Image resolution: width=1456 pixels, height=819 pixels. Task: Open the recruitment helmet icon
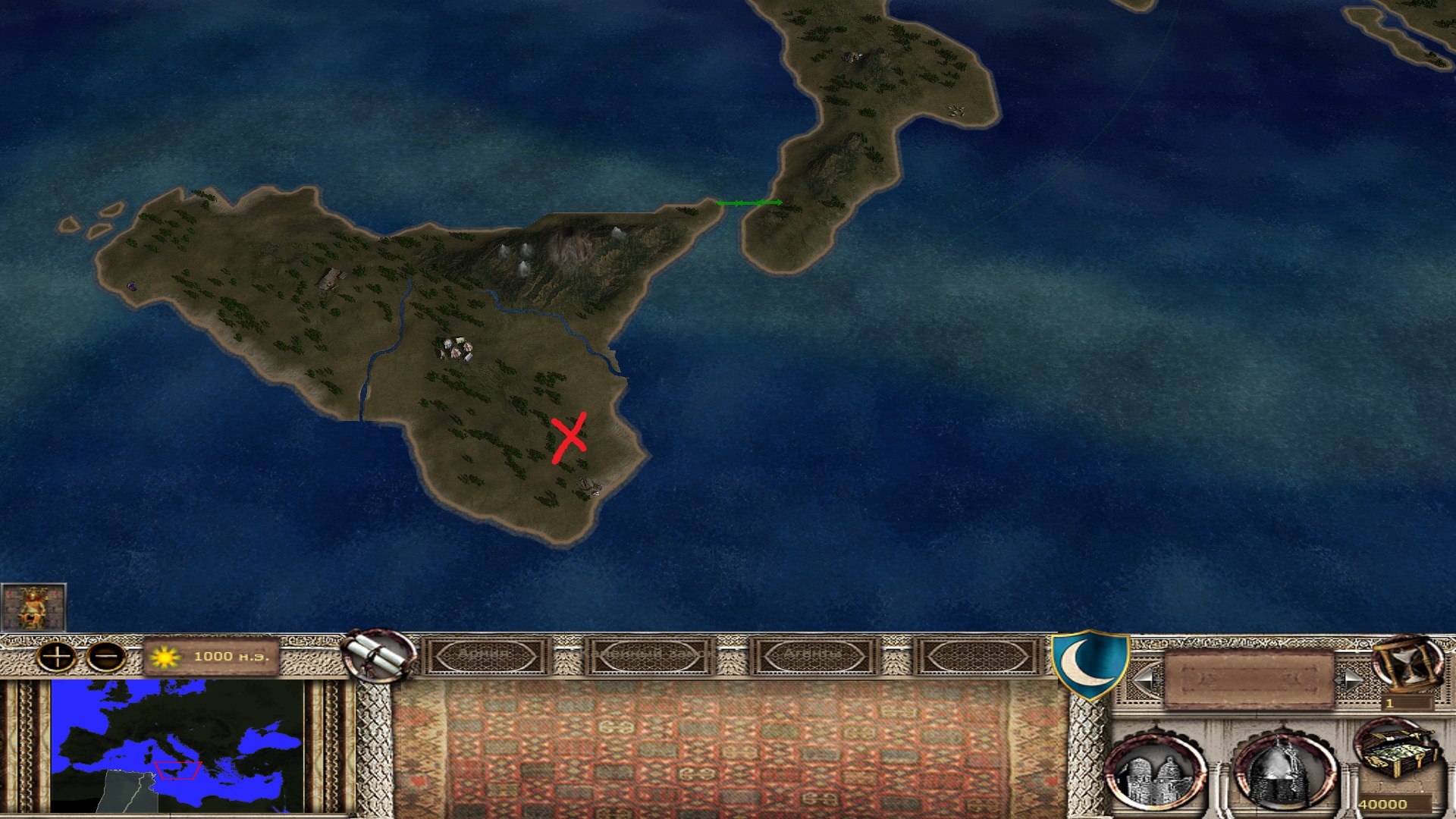click(x=1282, y=772)
